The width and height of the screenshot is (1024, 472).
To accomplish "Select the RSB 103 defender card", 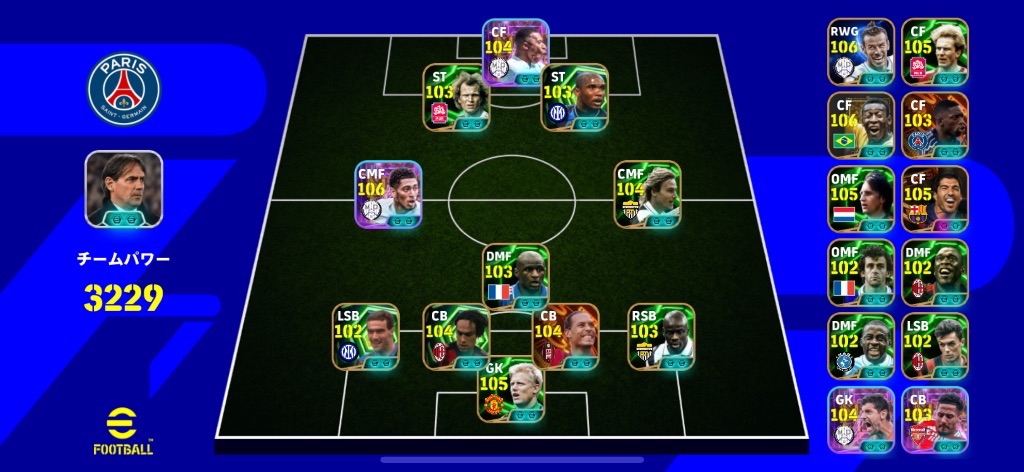I will 661,336.
